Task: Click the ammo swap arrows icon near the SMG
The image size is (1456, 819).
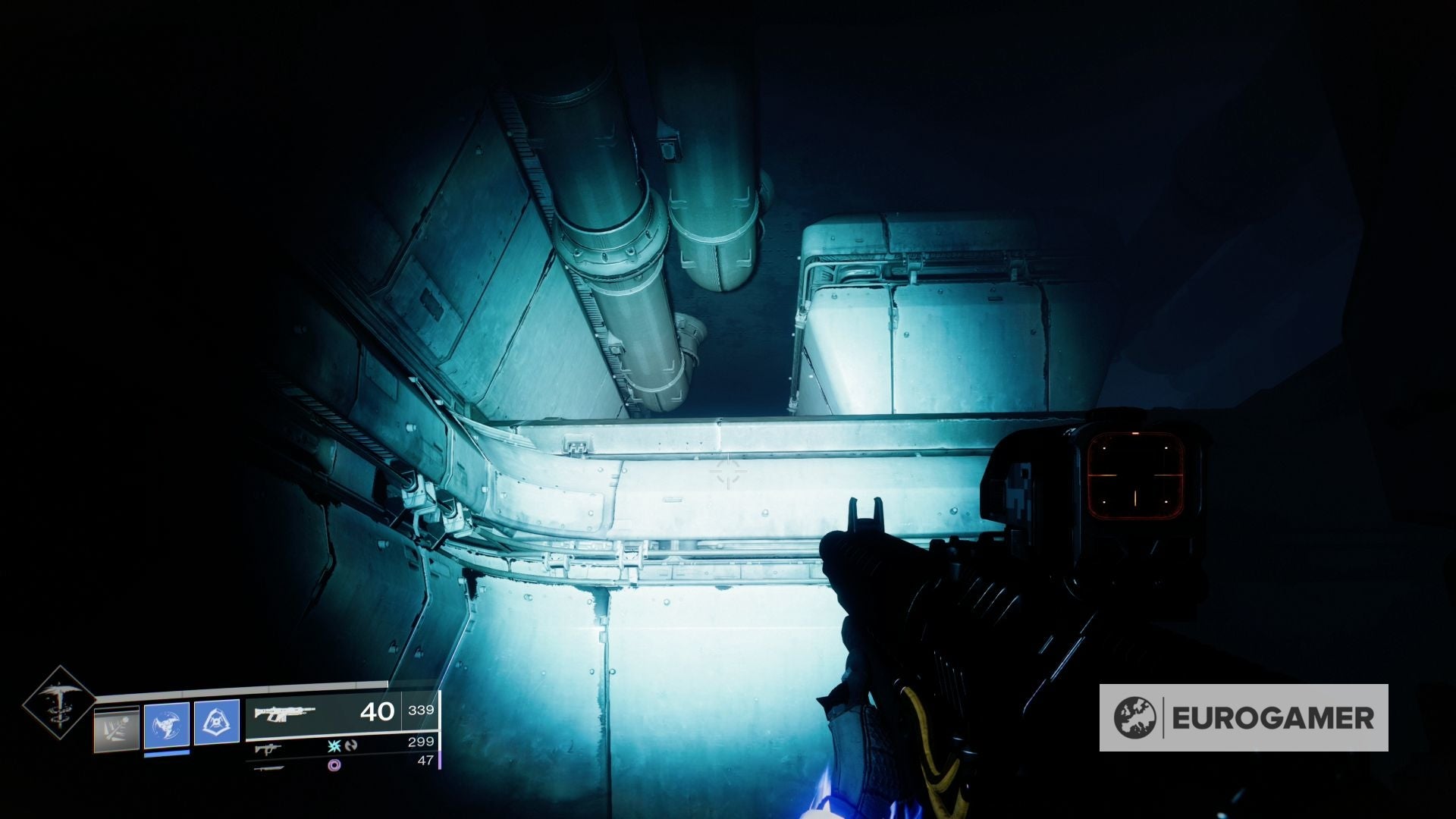Action: [352, 747]
